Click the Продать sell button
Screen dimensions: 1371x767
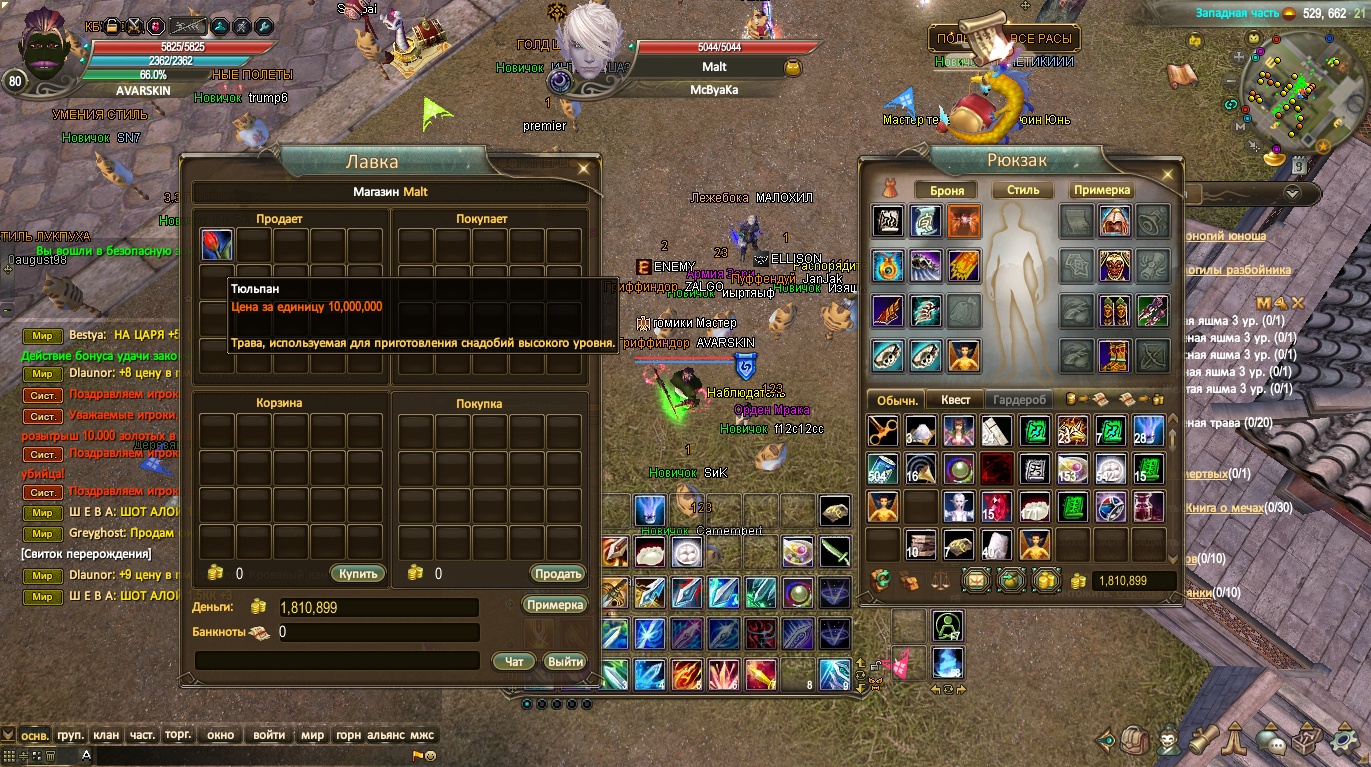(x=557, y=574)
